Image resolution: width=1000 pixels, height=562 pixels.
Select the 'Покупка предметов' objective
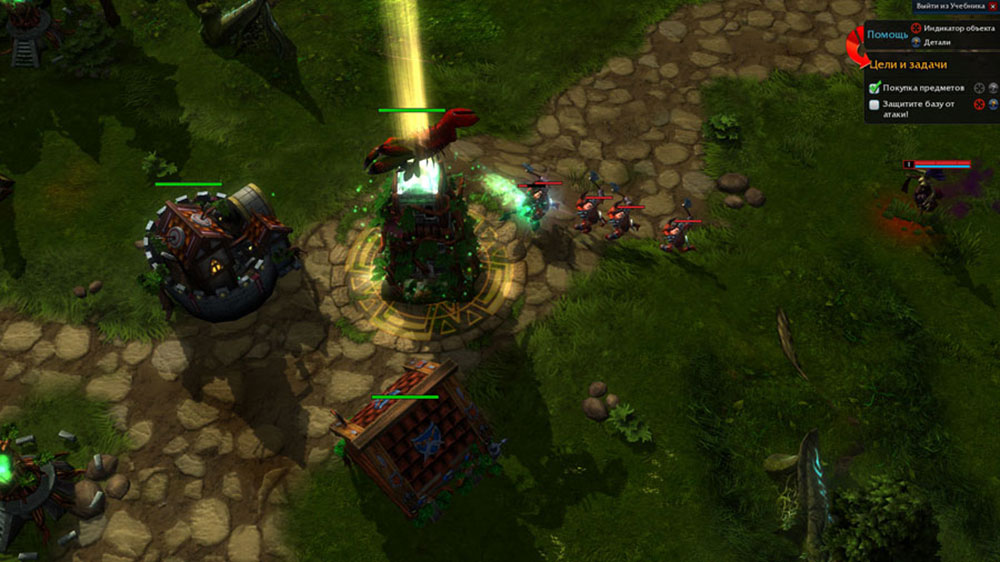922,88
